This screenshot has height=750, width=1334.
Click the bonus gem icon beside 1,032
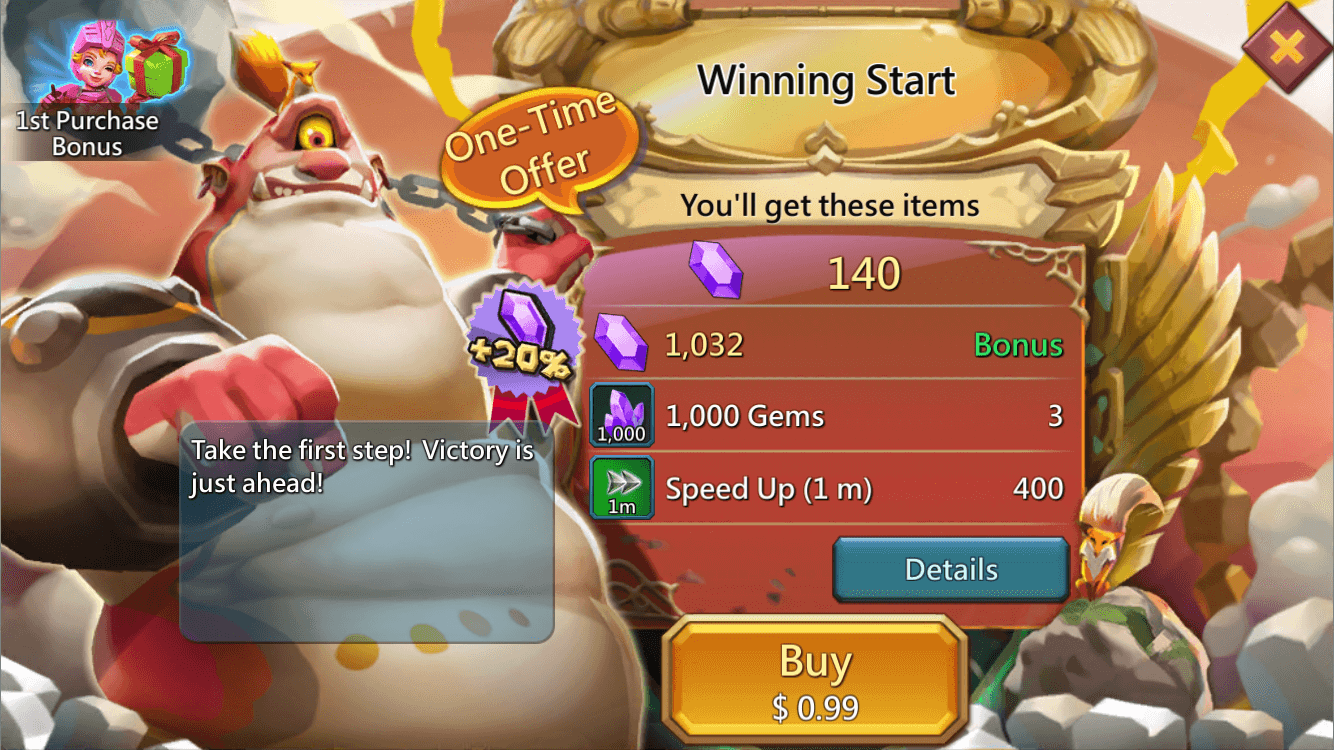pyautogui.click(x=622, y=342)
